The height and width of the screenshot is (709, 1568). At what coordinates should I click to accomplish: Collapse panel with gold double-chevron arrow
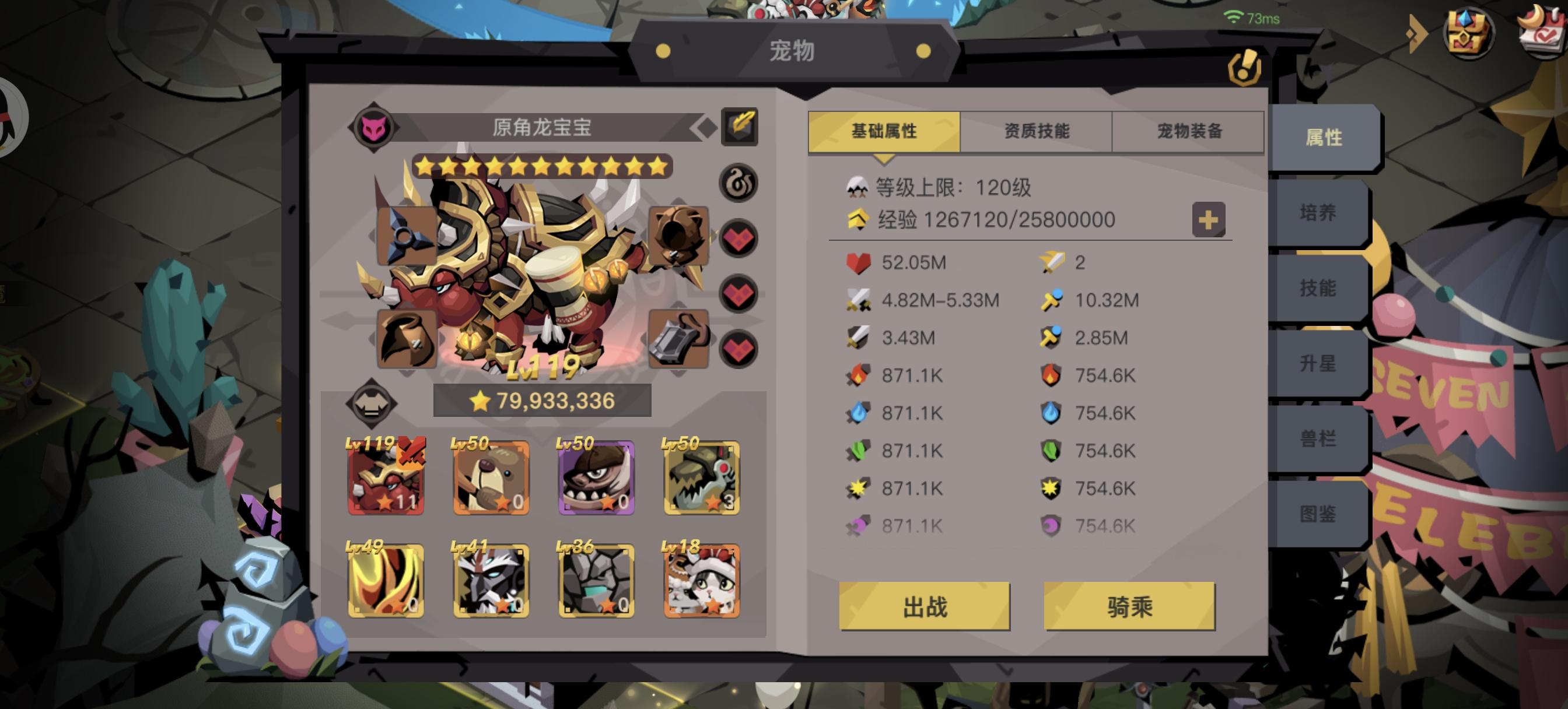tap(1418, 34)
